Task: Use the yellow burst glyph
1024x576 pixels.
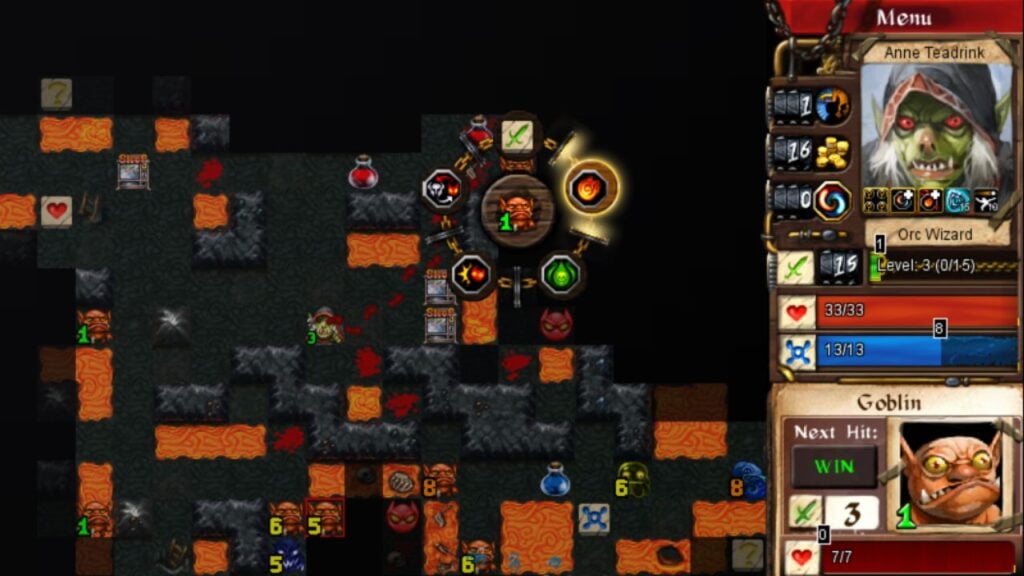Action: click(469, 274)
